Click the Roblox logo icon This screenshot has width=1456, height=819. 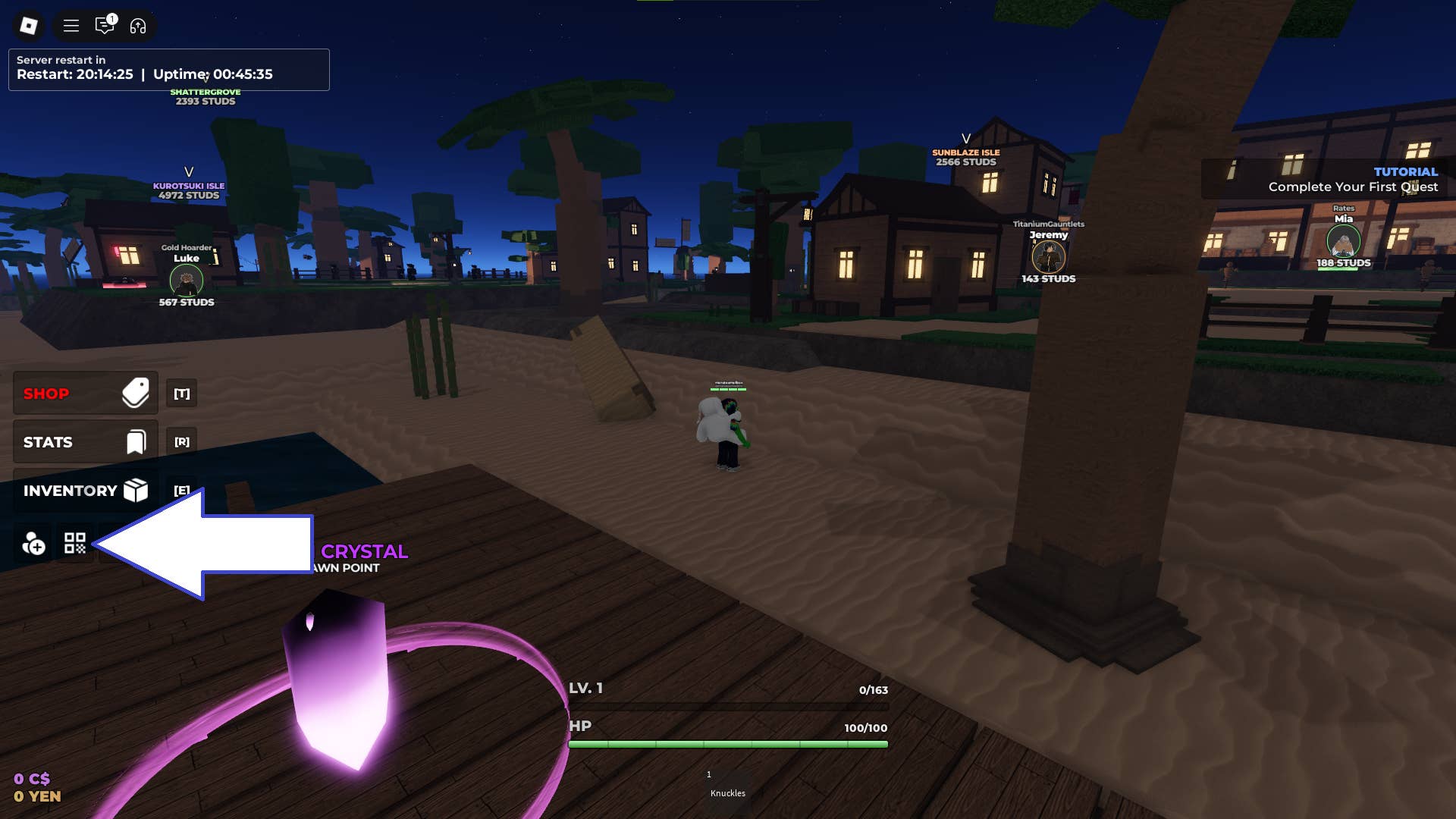(28, 26)
